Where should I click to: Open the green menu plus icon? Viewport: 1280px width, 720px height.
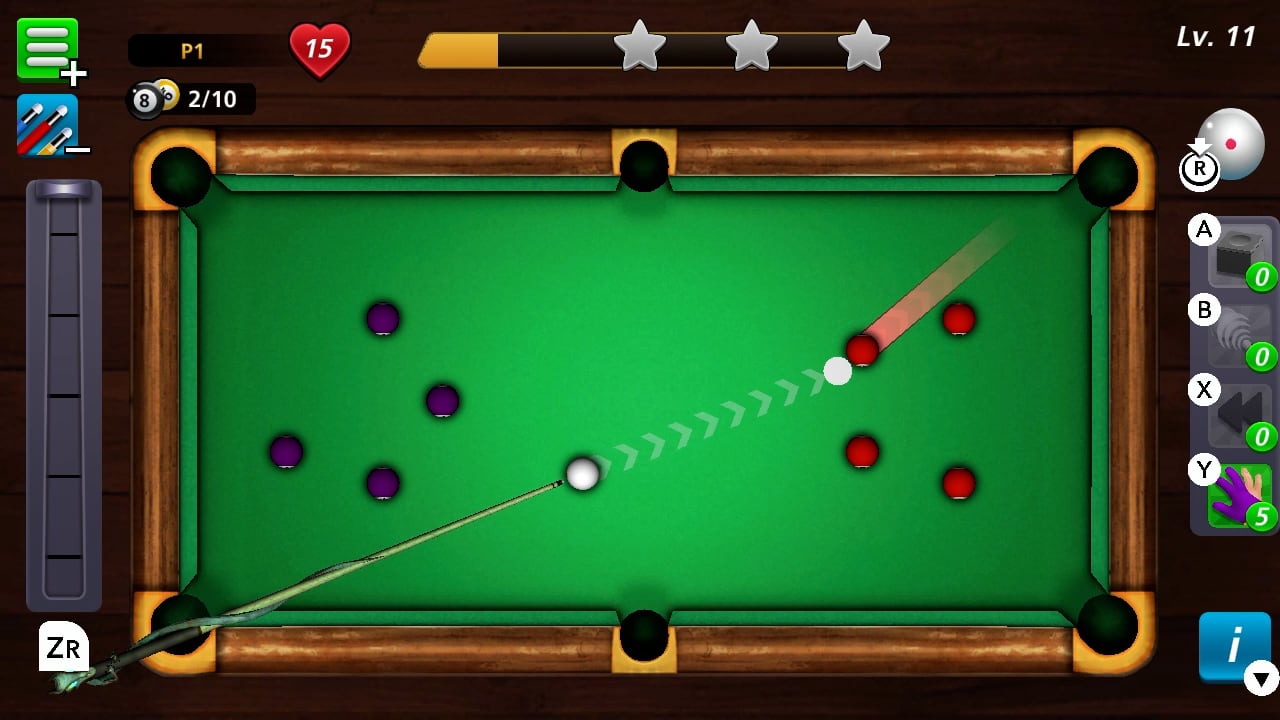(x=48, y=48)
